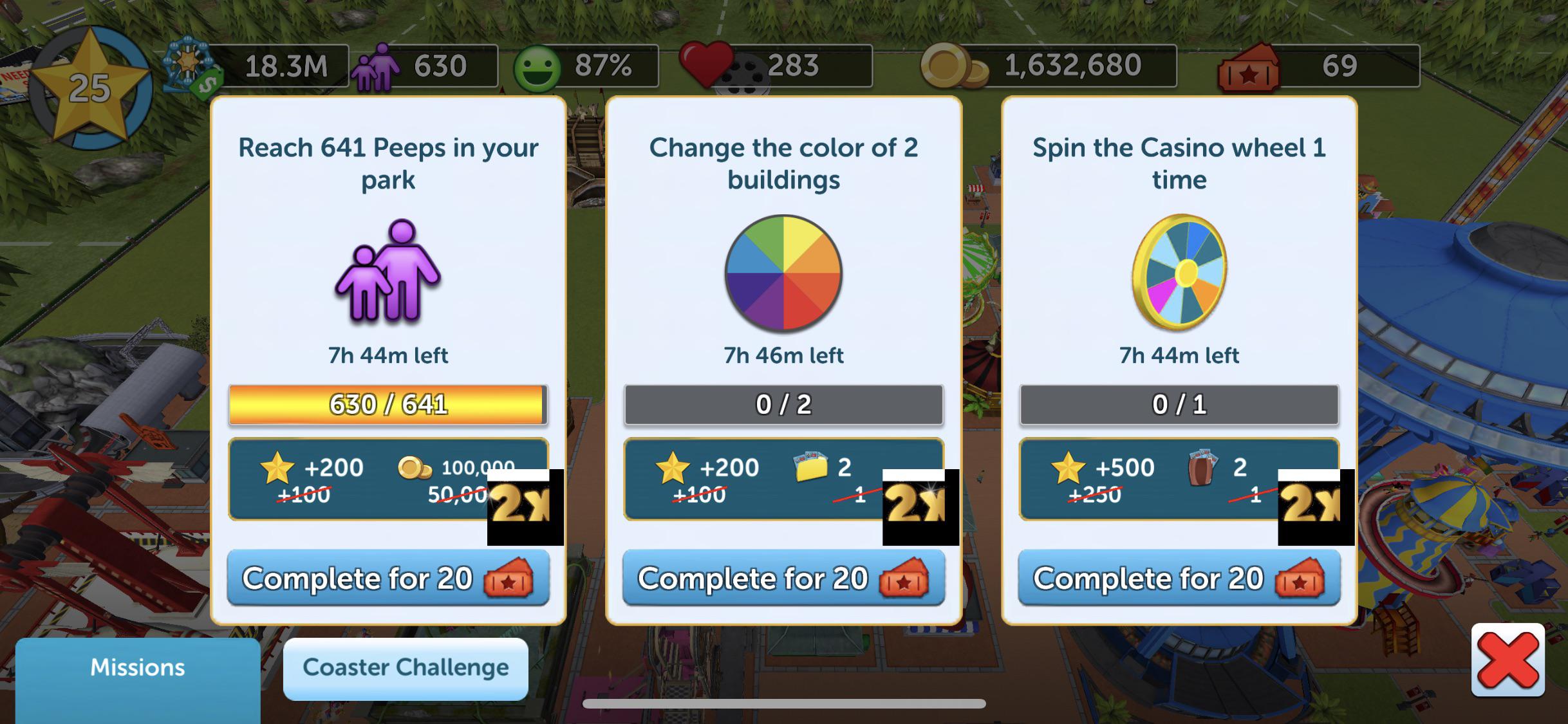Click the purple Peeps counter icon

coord(377,68)
